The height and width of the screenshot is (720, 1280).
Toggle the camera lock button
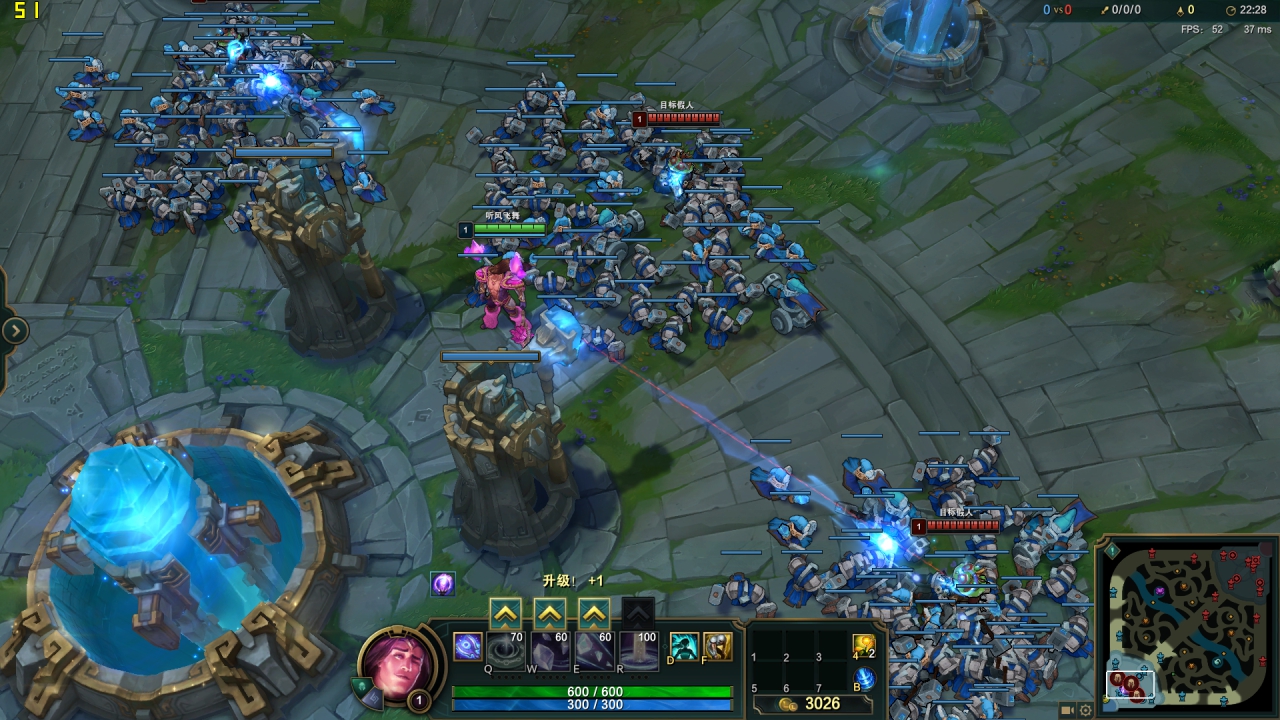pos(1067,710)
